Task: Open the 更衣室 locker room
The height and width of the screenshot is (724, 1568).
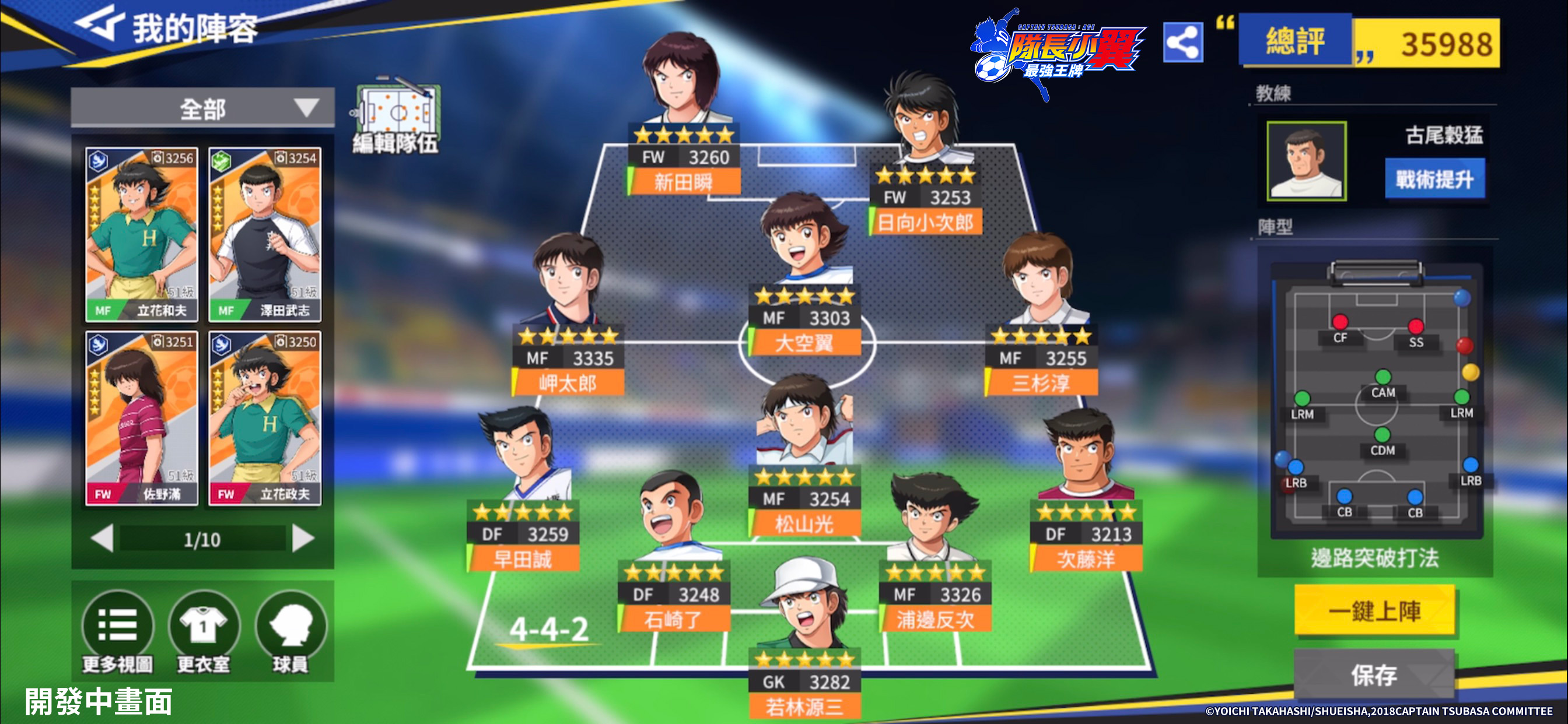Action: click(204, 631)
